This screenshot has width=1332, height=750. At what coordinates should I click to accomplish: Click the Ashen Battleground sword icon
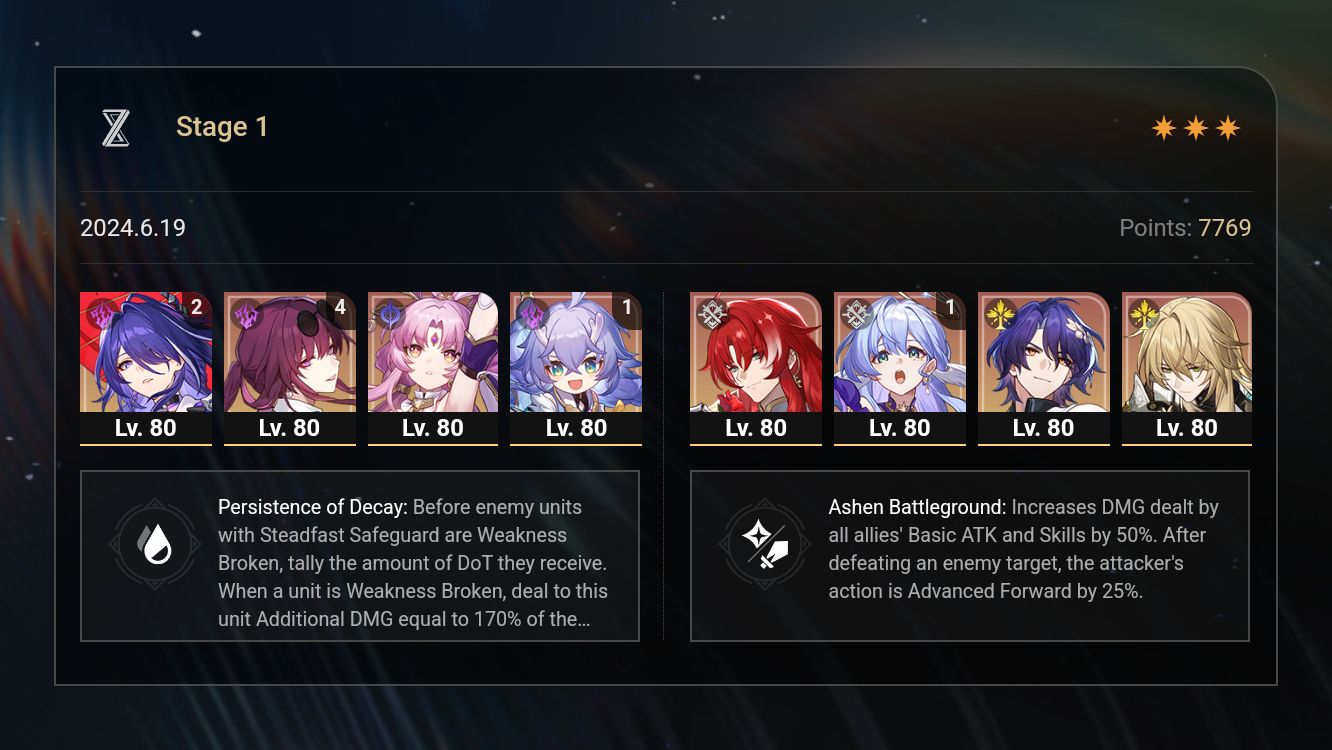pyautogui.click(x=764, y=544)
